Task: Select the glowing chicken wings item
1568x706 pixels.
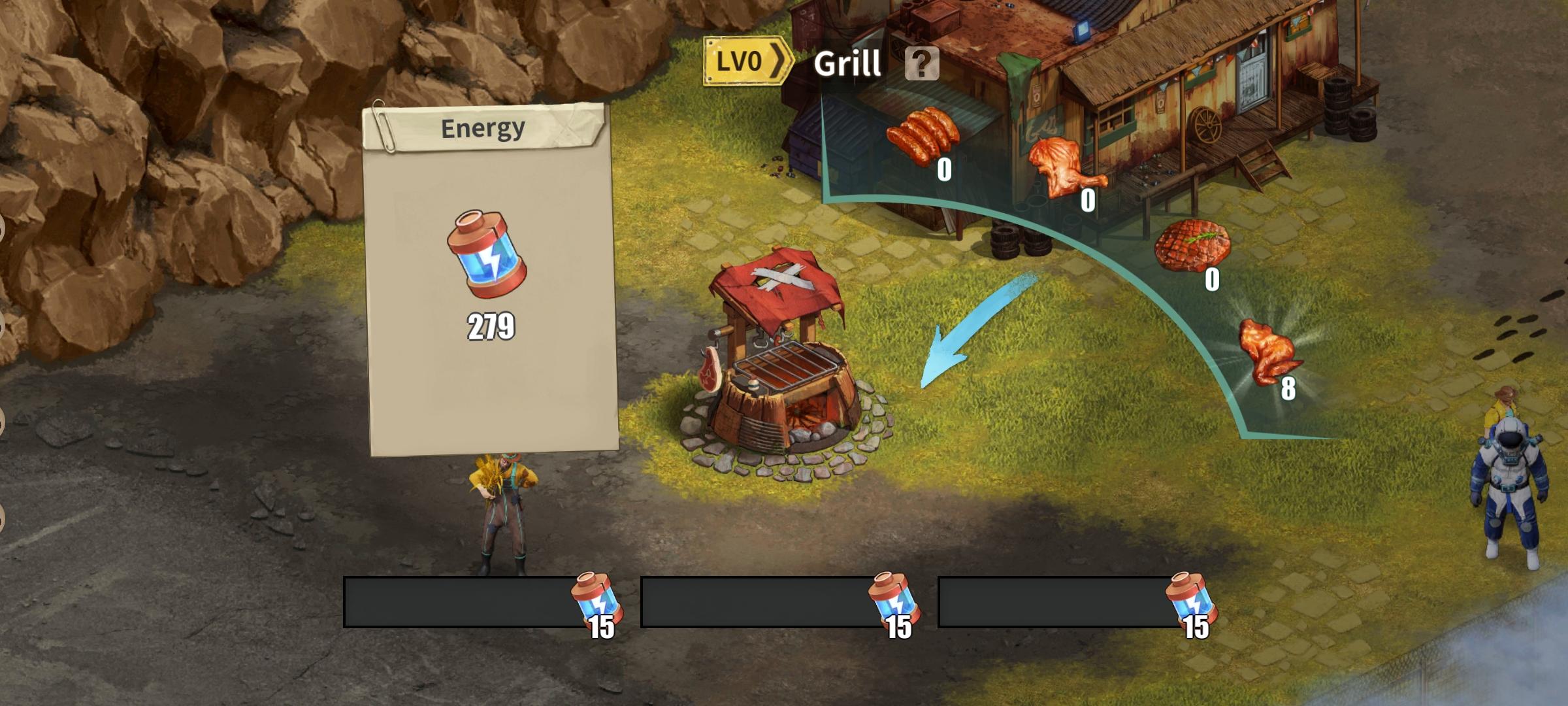Action: (1267, 352)
